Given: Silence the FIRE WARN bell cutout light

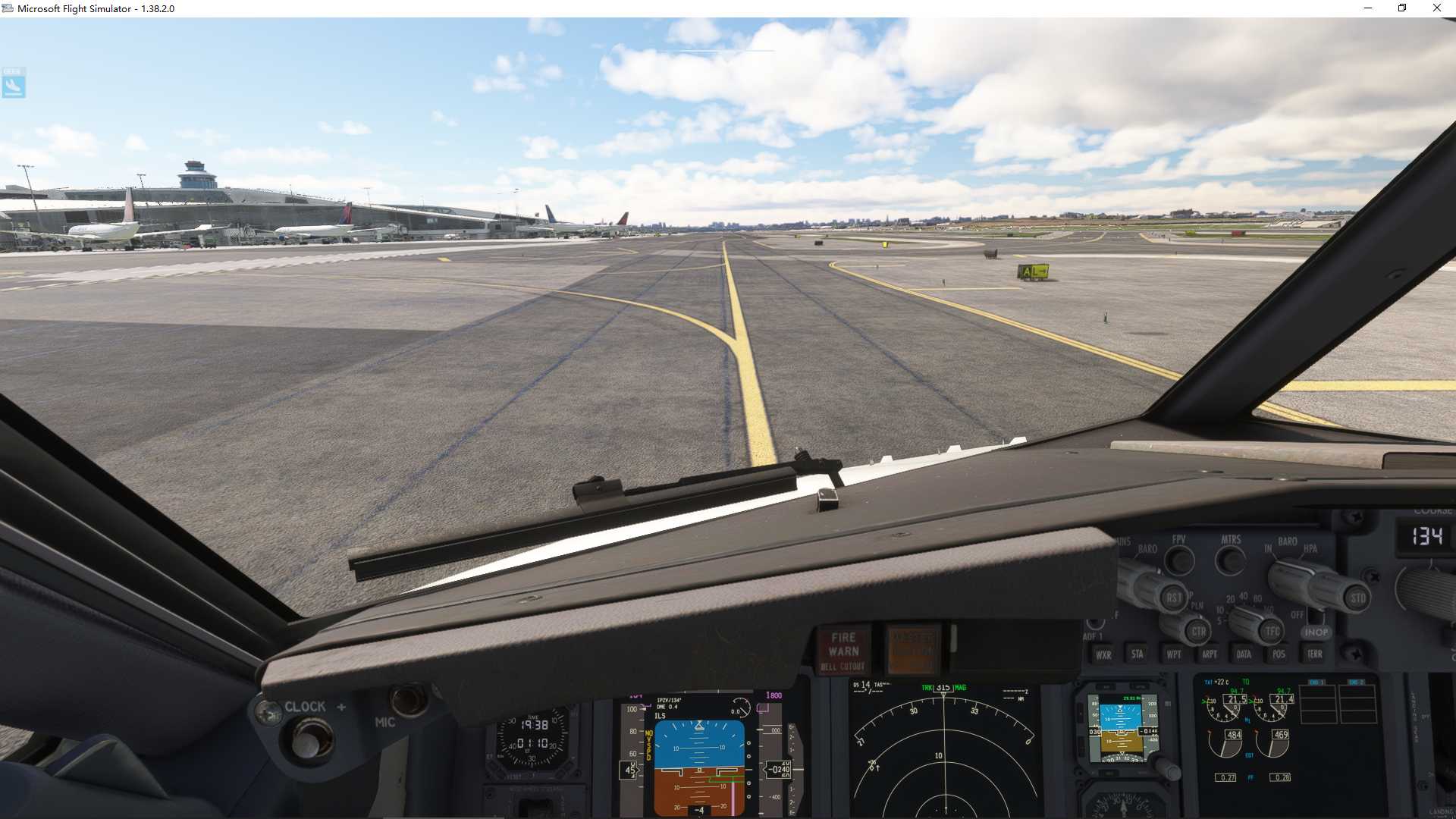Looking at the screenshot, I should [x=843, y=651].
